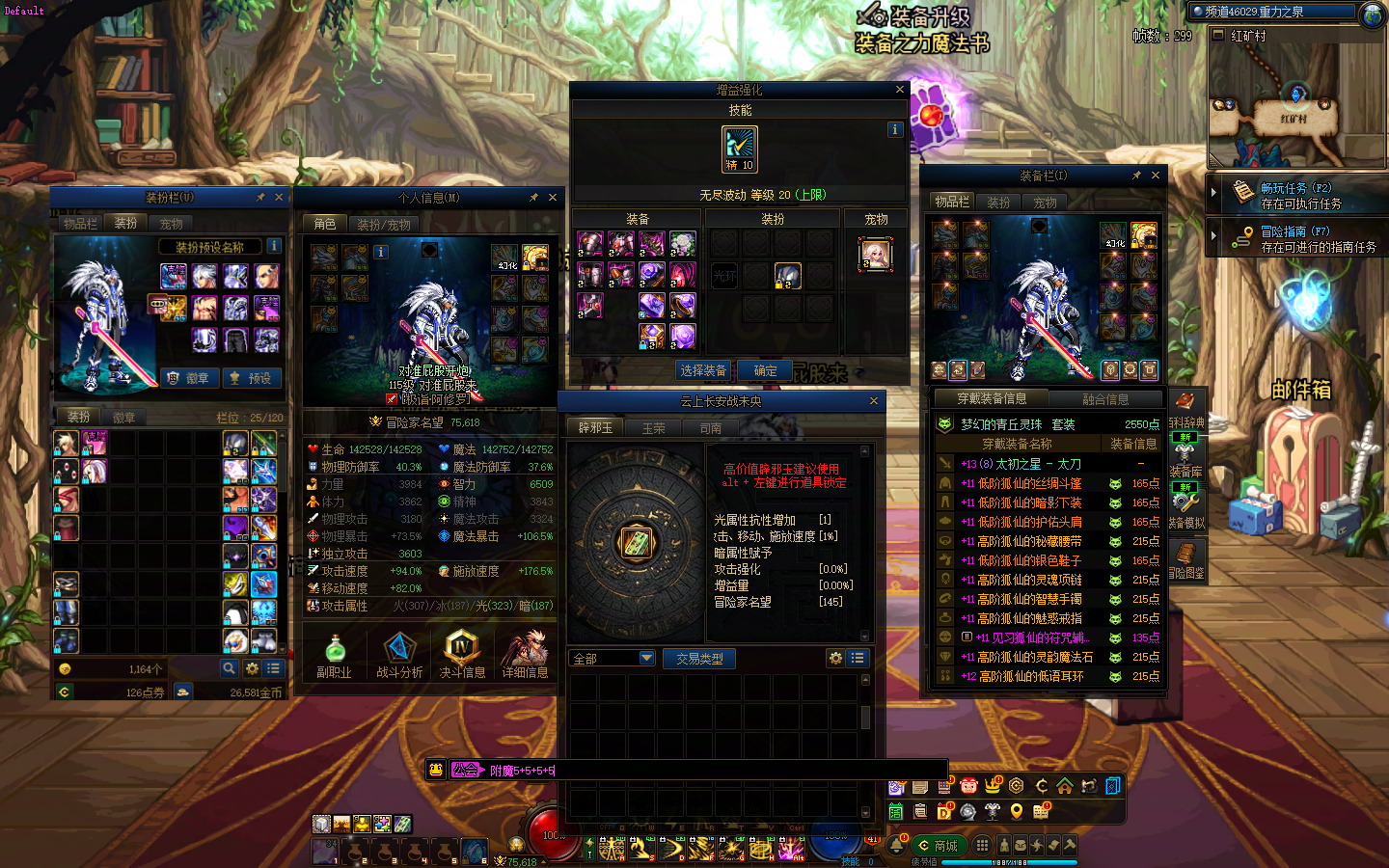Viewport: 1389px width, 868px height.
Task: Click the 预设 button in the 装扮栏 window
Action: click(x=252, y=378)
